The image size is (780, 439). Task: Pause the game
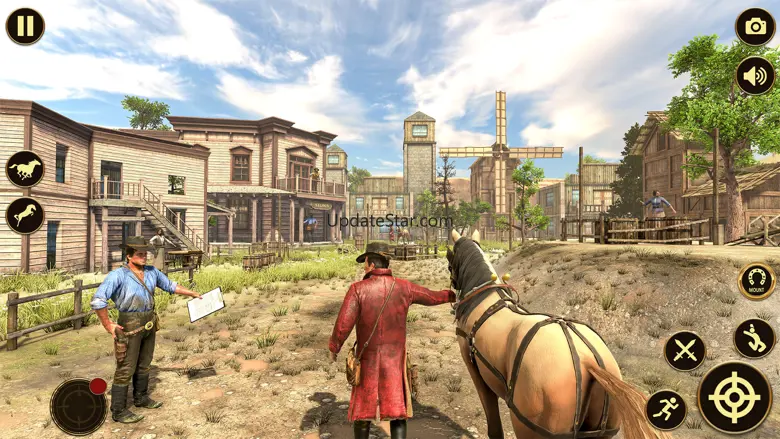click(x=25, y=26)
